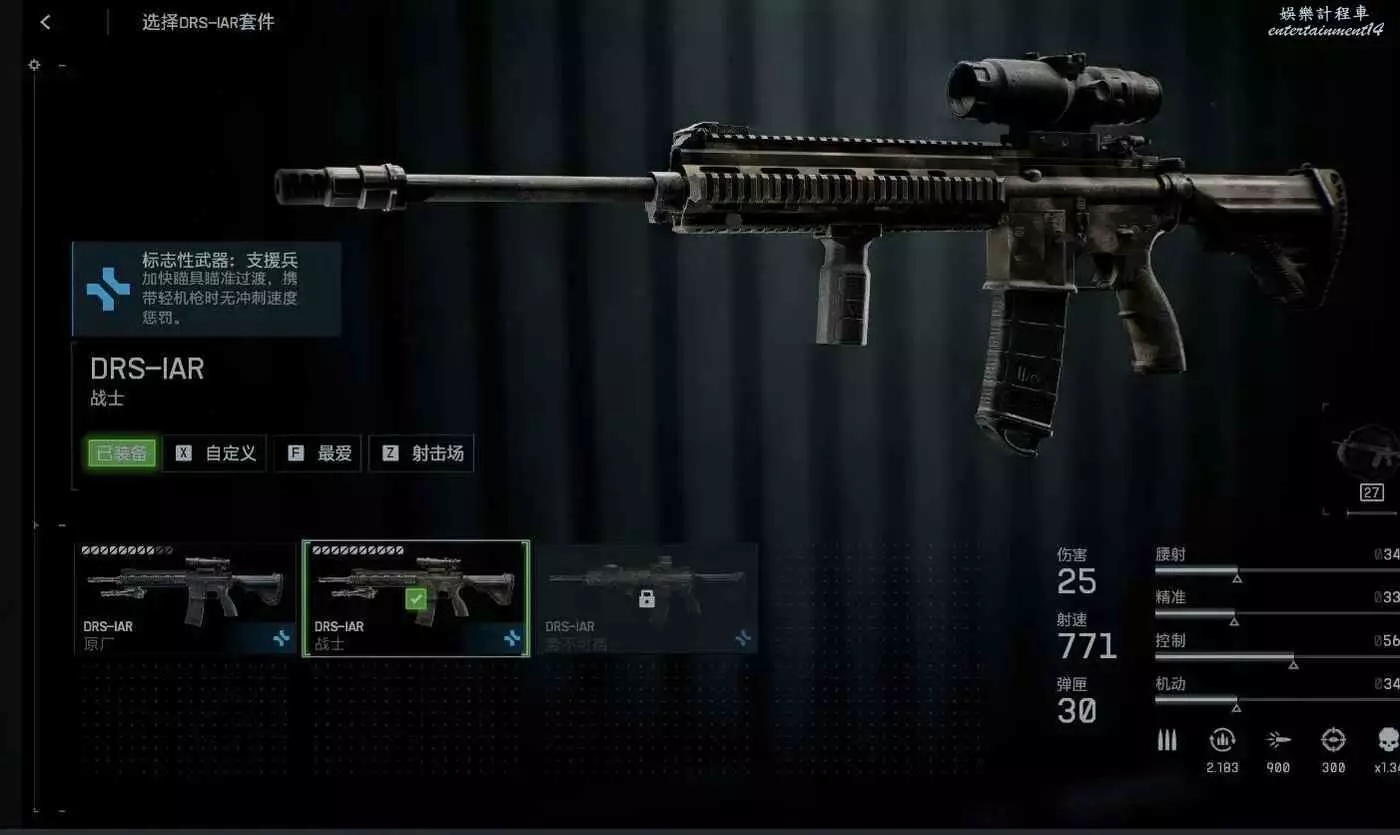Enter the 射击场 firing range

coord(422,453)
